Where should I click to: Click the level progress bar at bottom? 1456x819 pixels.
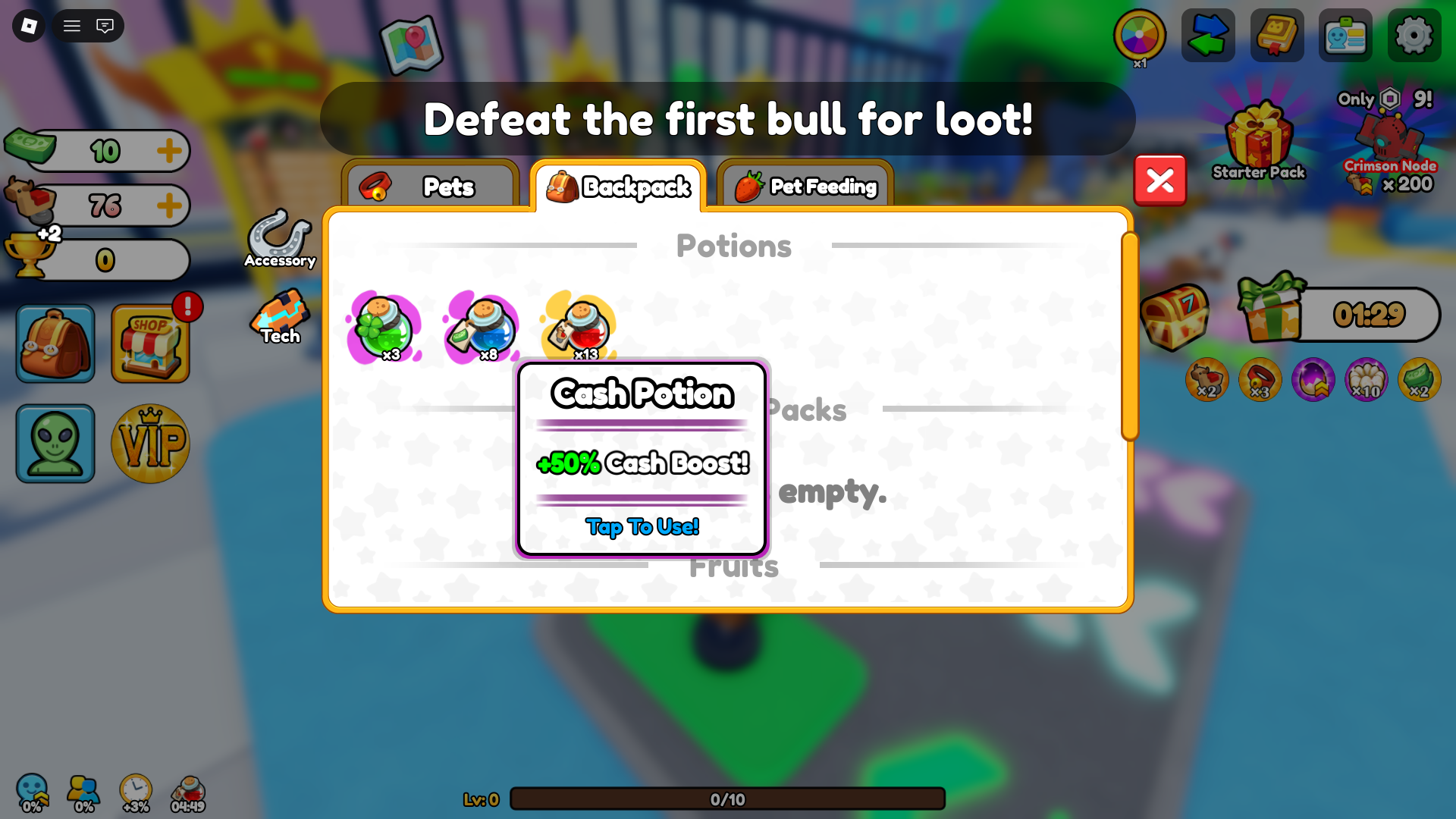click(726, 799)
